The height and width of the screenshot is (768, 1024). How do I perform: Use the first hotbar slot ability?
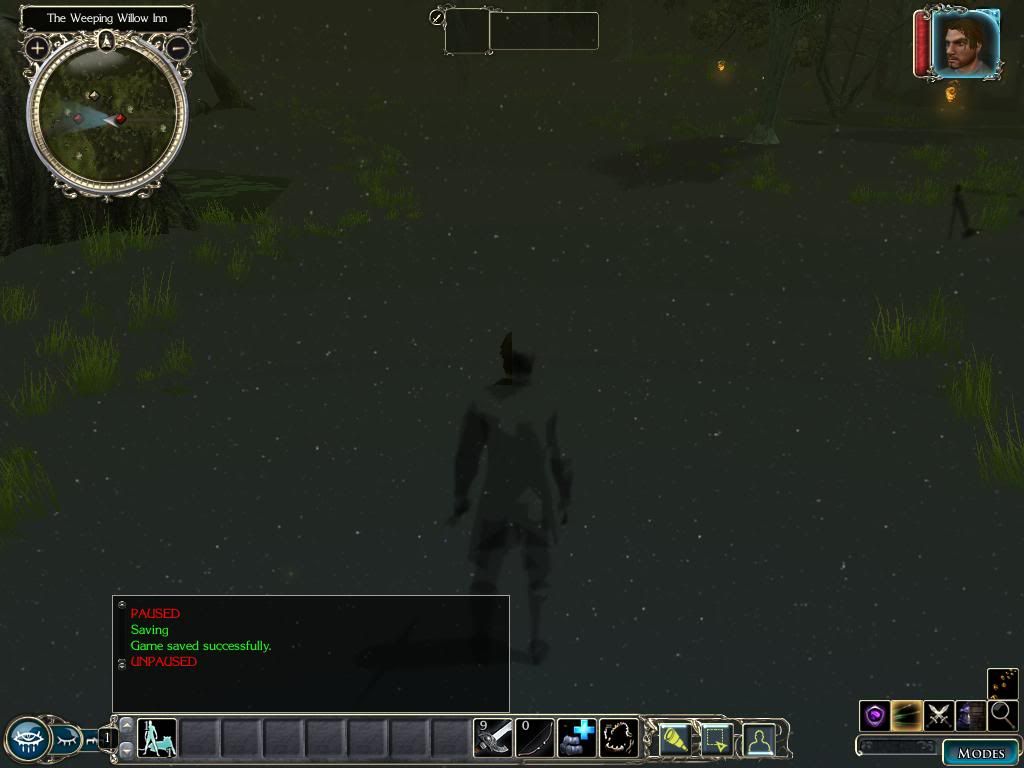point(157,739)
